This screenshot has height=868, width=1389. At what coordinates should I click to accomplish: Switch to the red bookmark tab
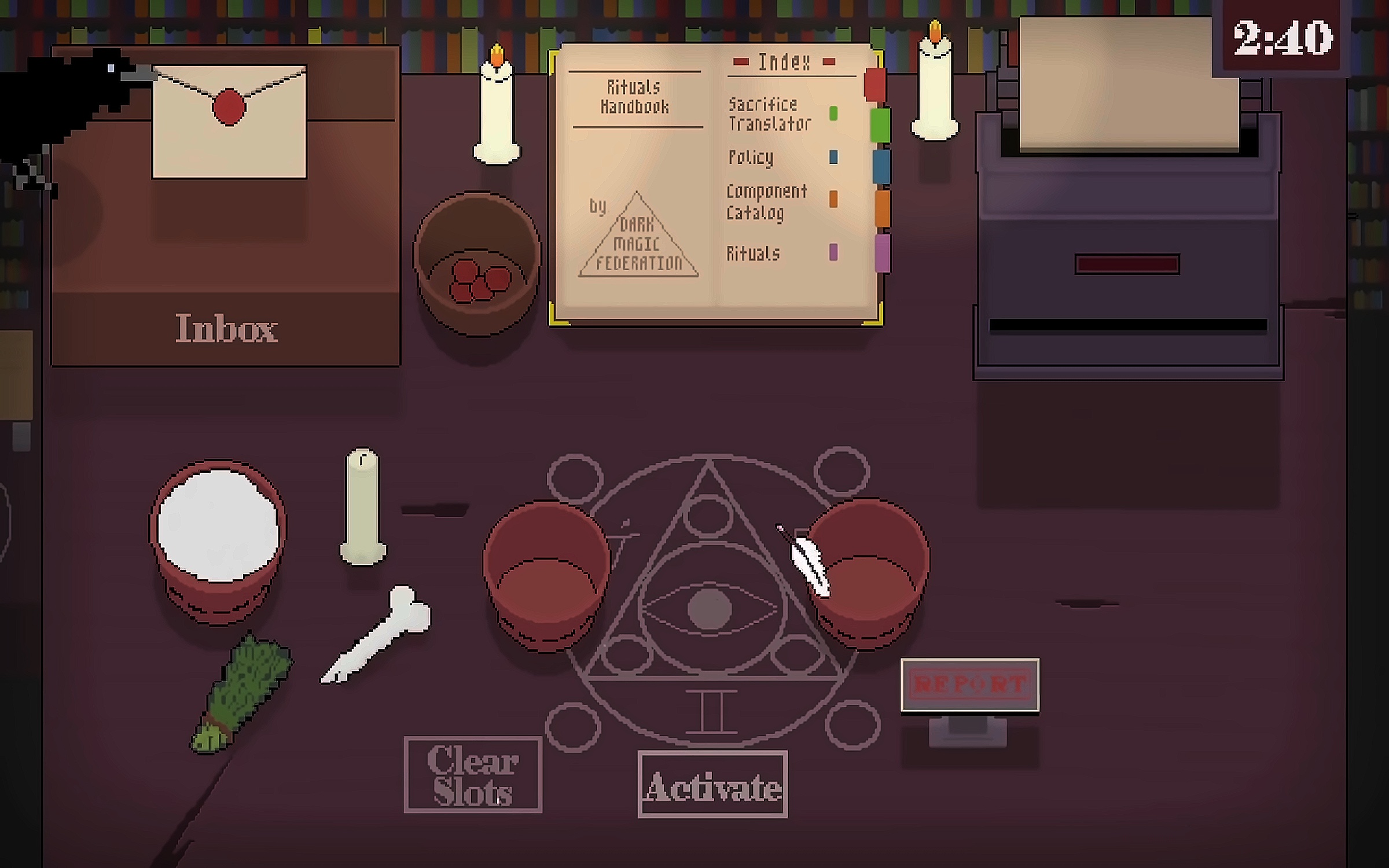pos(875,84)
